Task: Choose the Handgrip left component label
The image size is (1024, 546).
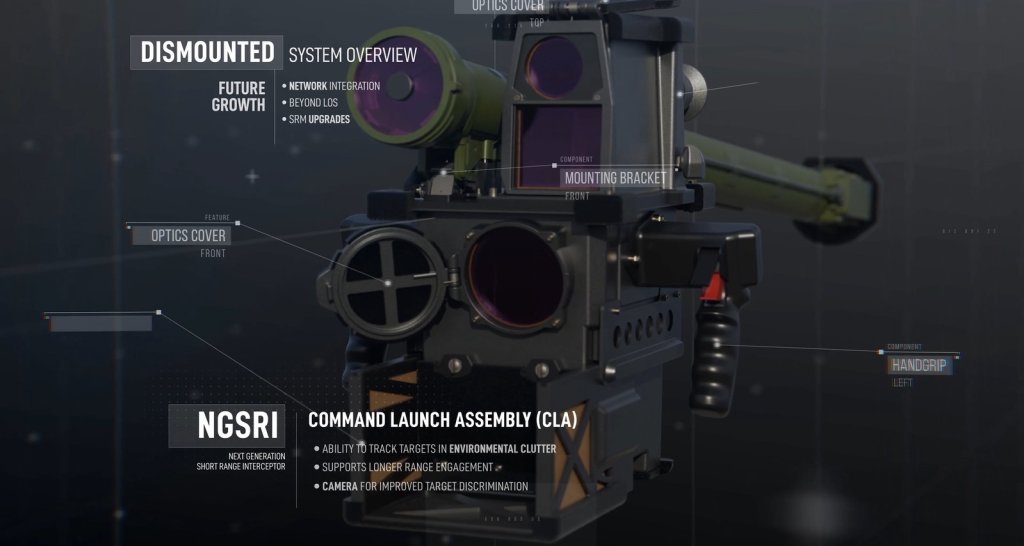Action: (x=919, y=366)
